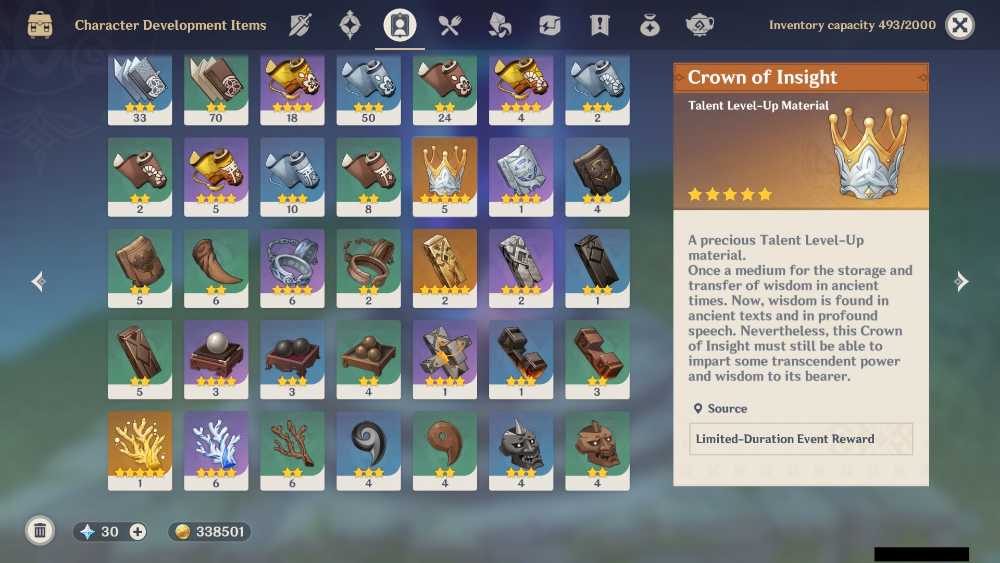The height and width of the screenshot is (563, 1000).
Task: Click the plus button beside the crystal count
Action: [x=137, y=532]
